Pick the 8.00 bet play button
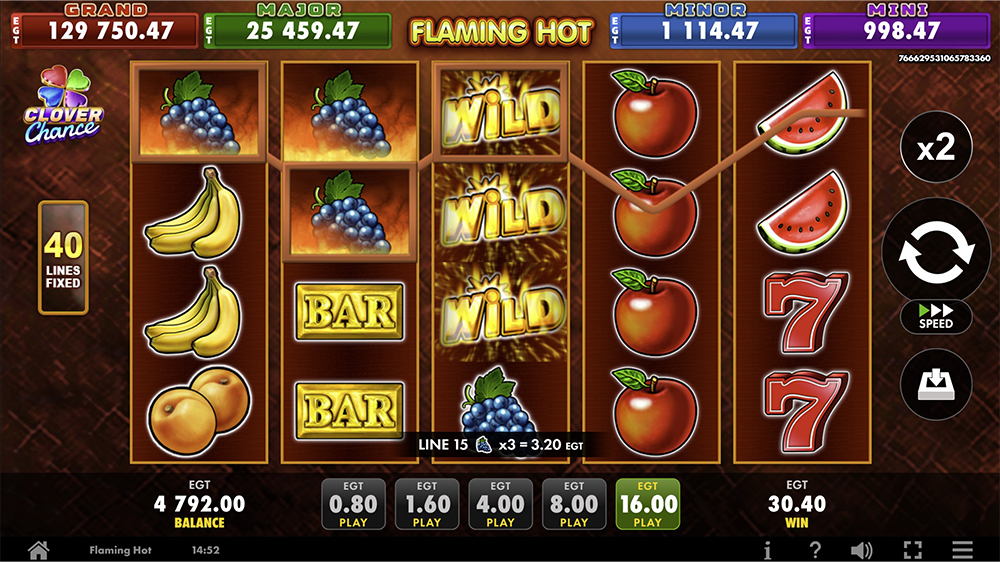Screen dimensions: 1000x562 pyautogui.click(x=574, y=504)
